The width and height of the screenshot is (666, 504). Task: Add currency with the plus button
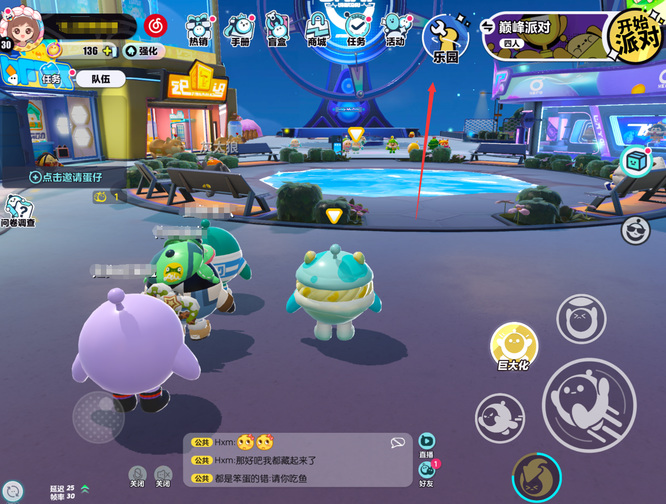[108, 50]
